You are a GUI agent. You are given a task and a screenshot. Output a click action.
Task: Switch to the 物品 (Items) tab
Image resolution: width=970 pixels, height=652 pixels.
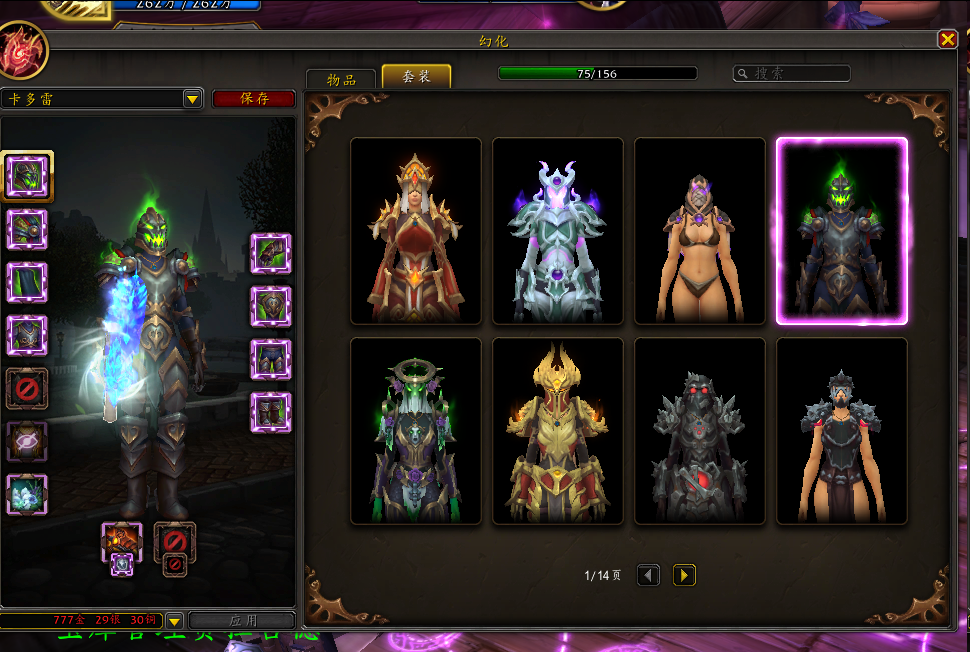342,79
